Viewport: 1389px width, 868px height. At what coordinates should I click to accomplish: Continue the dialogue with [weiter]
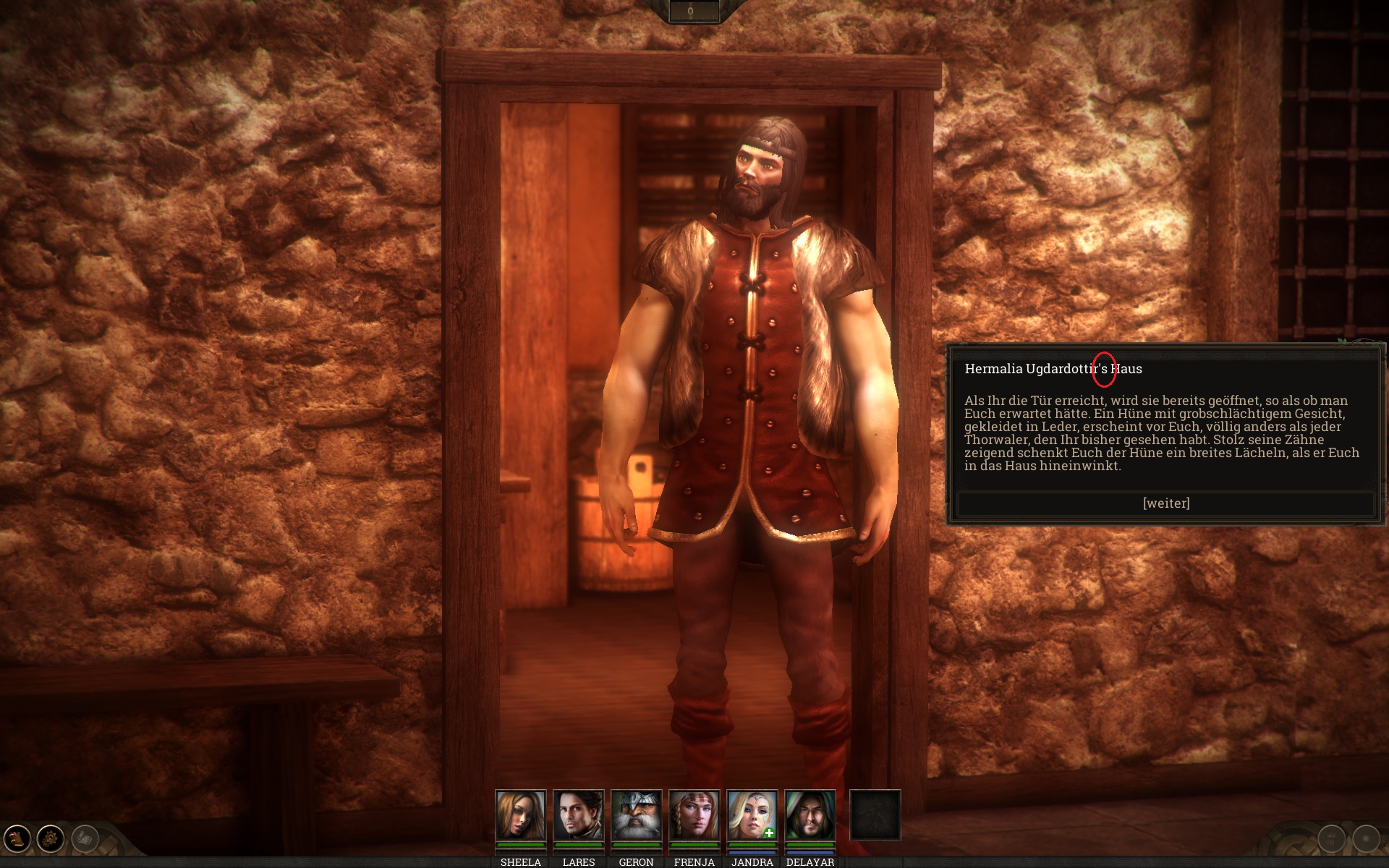tap(1165, 503)
